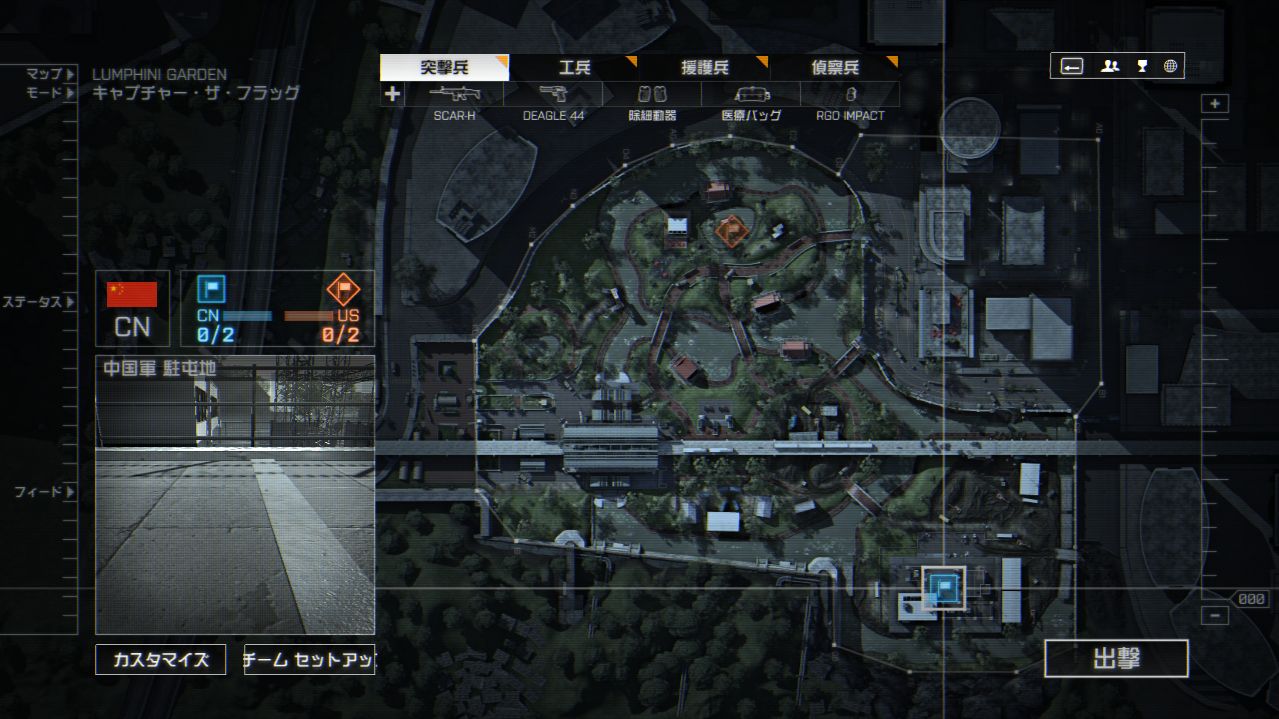
Task: Choose the 援護兵 class tab
Action: tap(704, 68)
